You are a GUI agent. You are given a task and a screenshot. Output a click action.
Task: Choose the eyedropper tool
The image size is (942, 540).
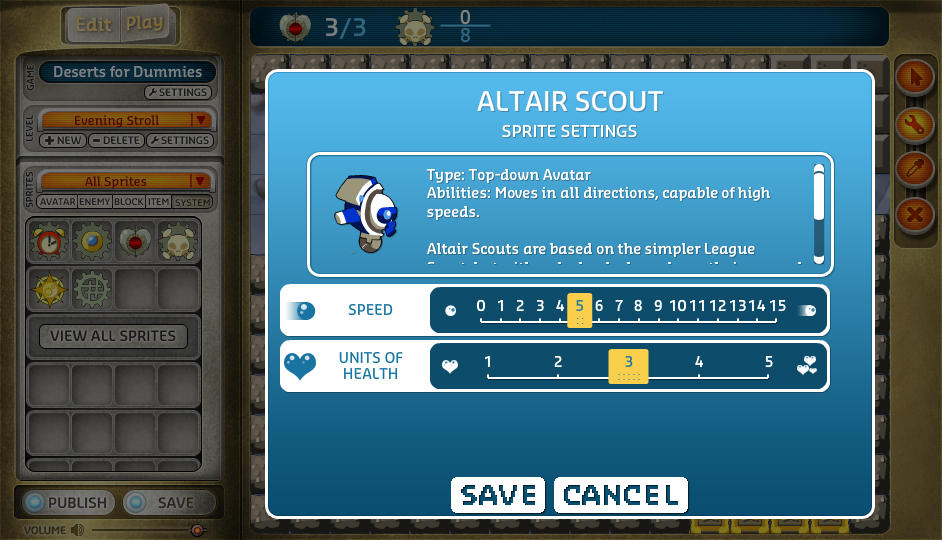click(x=913, y=168)
